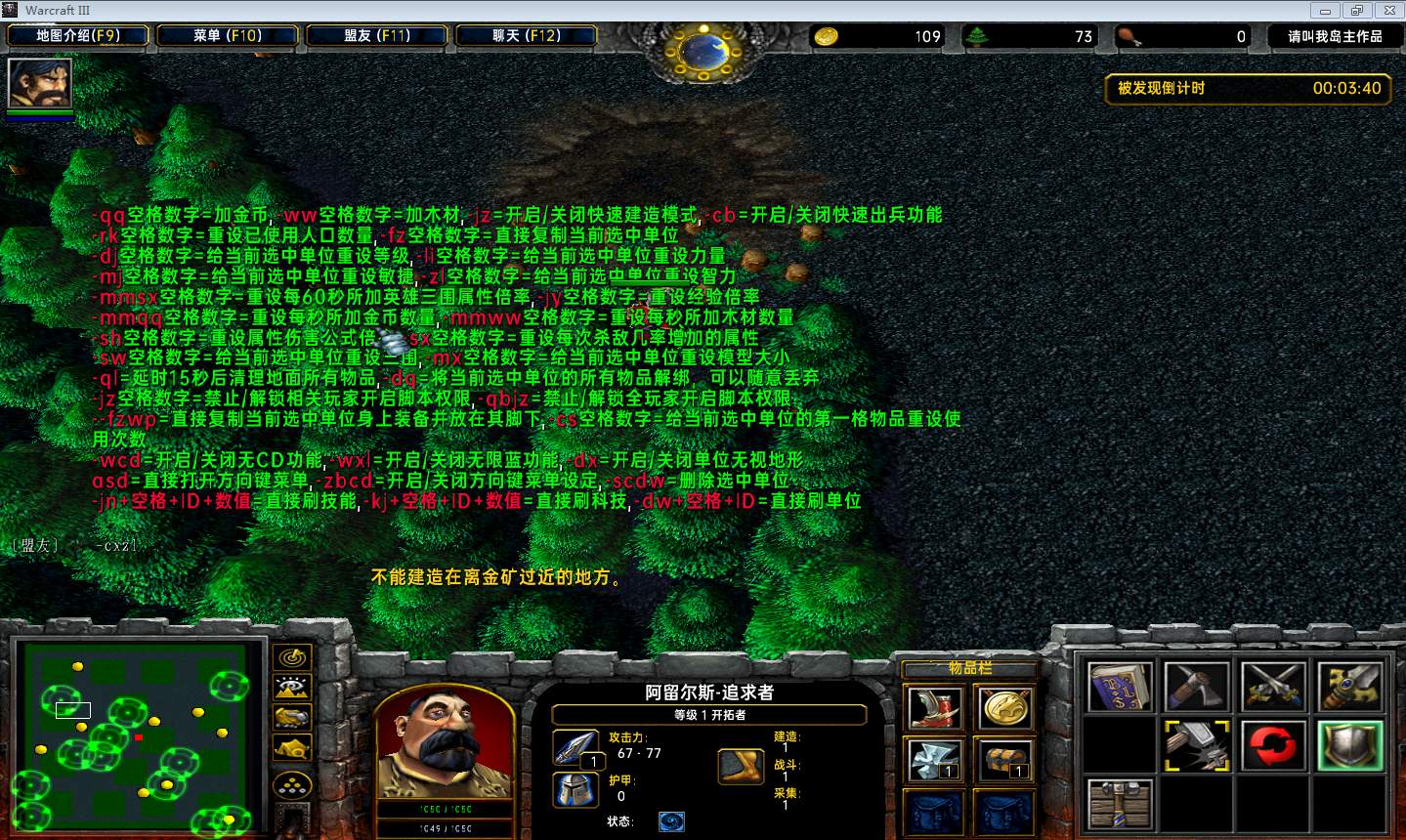Click the red circular arrows command
This screenshot has width=1406, height=840.
point(1273,747)
